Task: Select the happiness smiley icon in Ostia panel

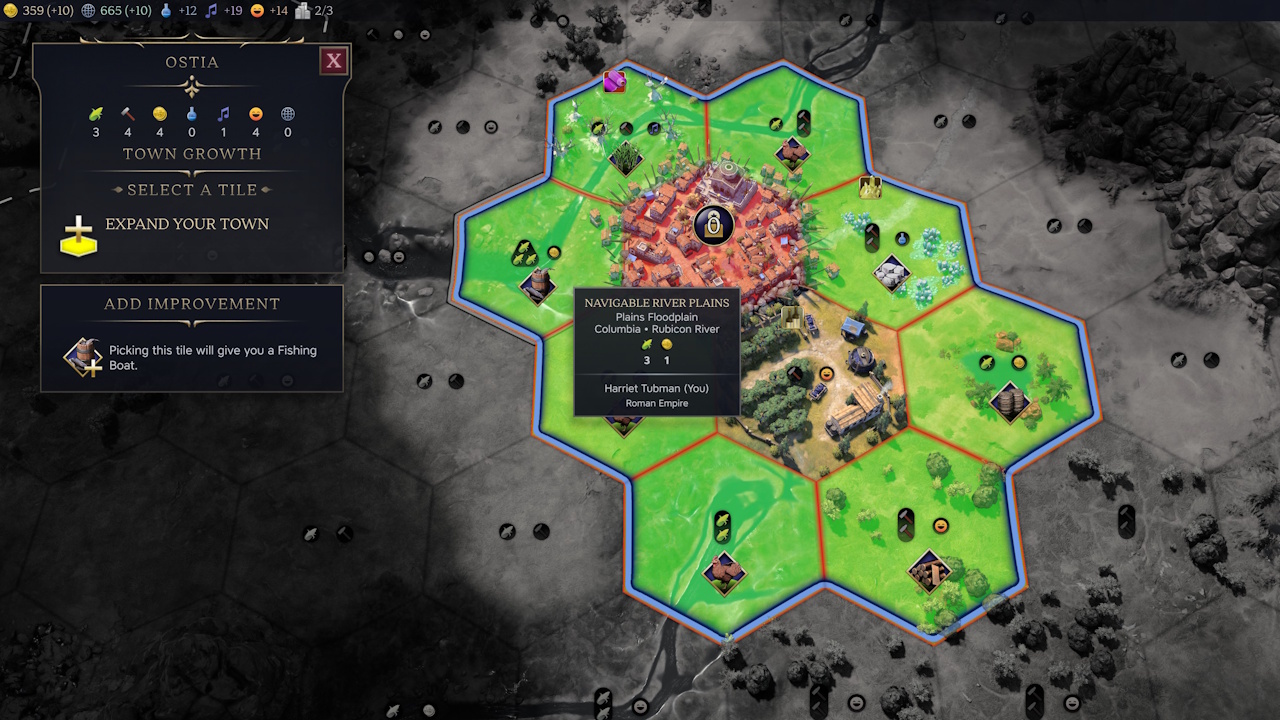Action: pos(255,113)
